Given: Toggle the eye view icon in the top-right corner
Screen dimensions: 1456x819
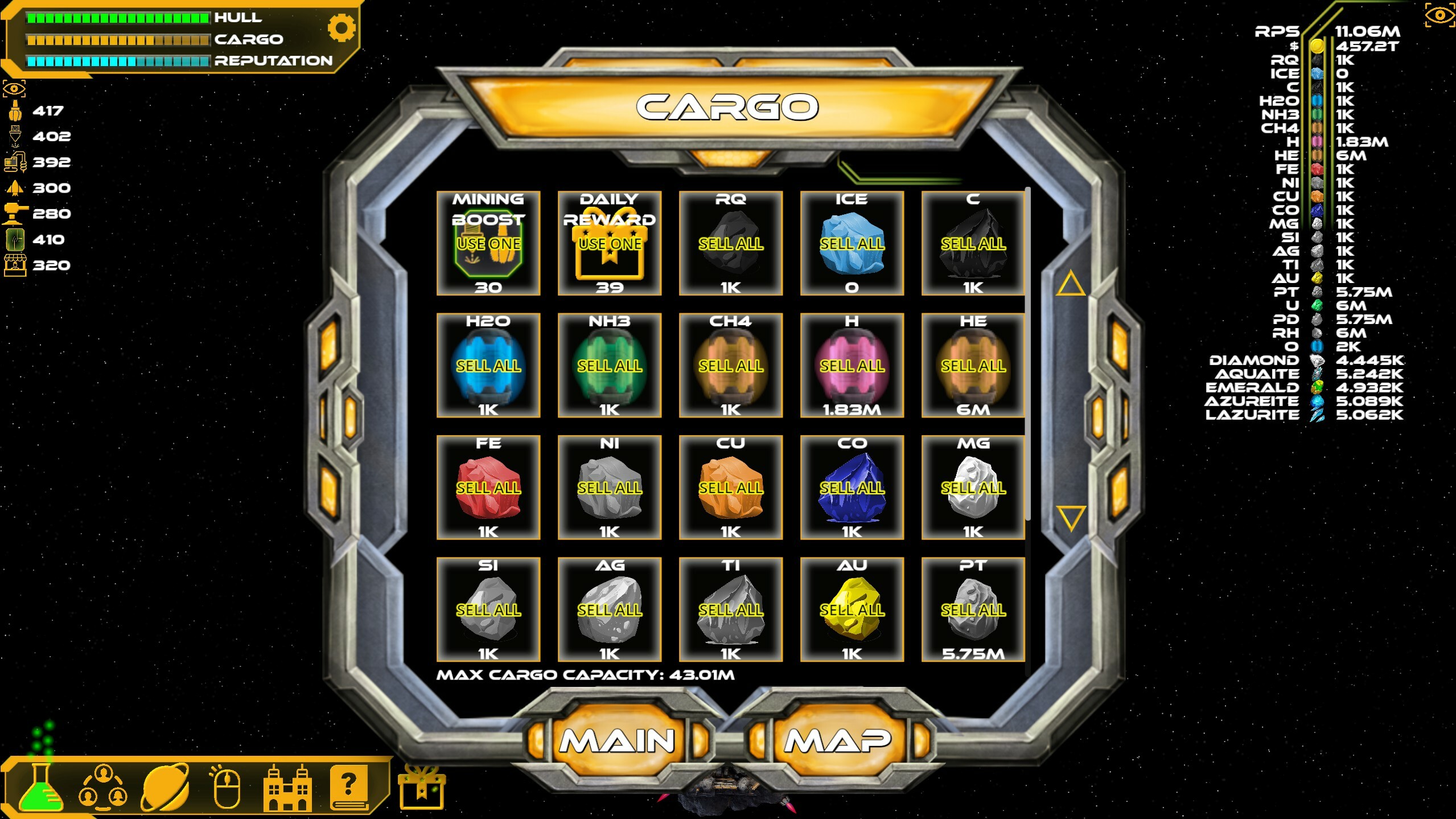Looking at the screenshot, I should 1440,16.
